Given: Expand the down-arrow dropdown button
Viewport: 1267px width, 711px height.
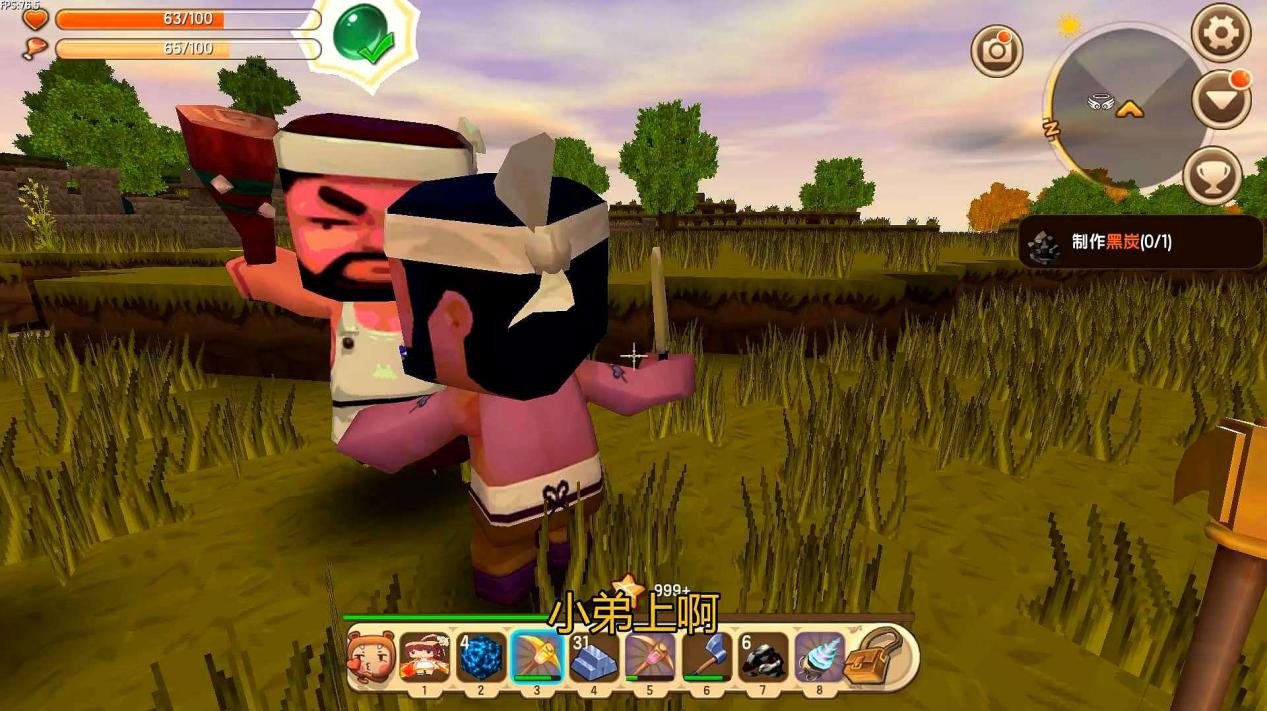Looking at the screenshot, I should 1222,100.
